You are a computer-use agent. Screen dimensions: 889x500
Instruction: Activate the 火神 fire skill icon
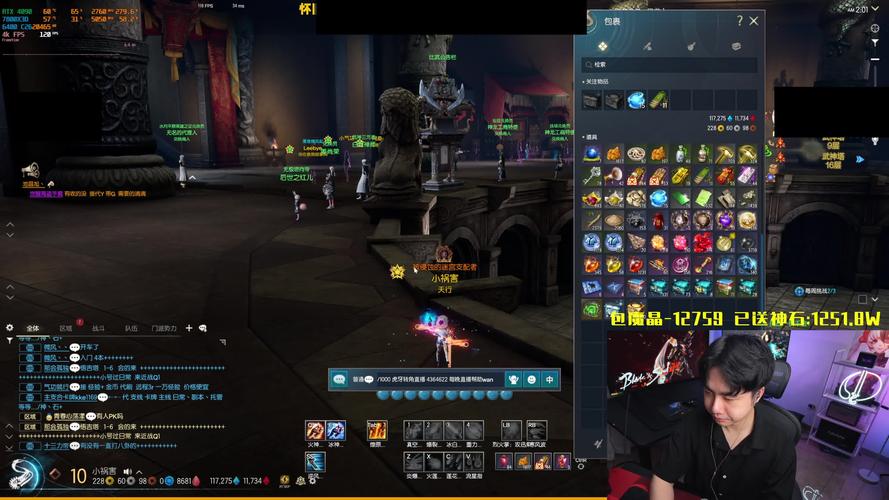pyautogui.click(x=315, y=431)
